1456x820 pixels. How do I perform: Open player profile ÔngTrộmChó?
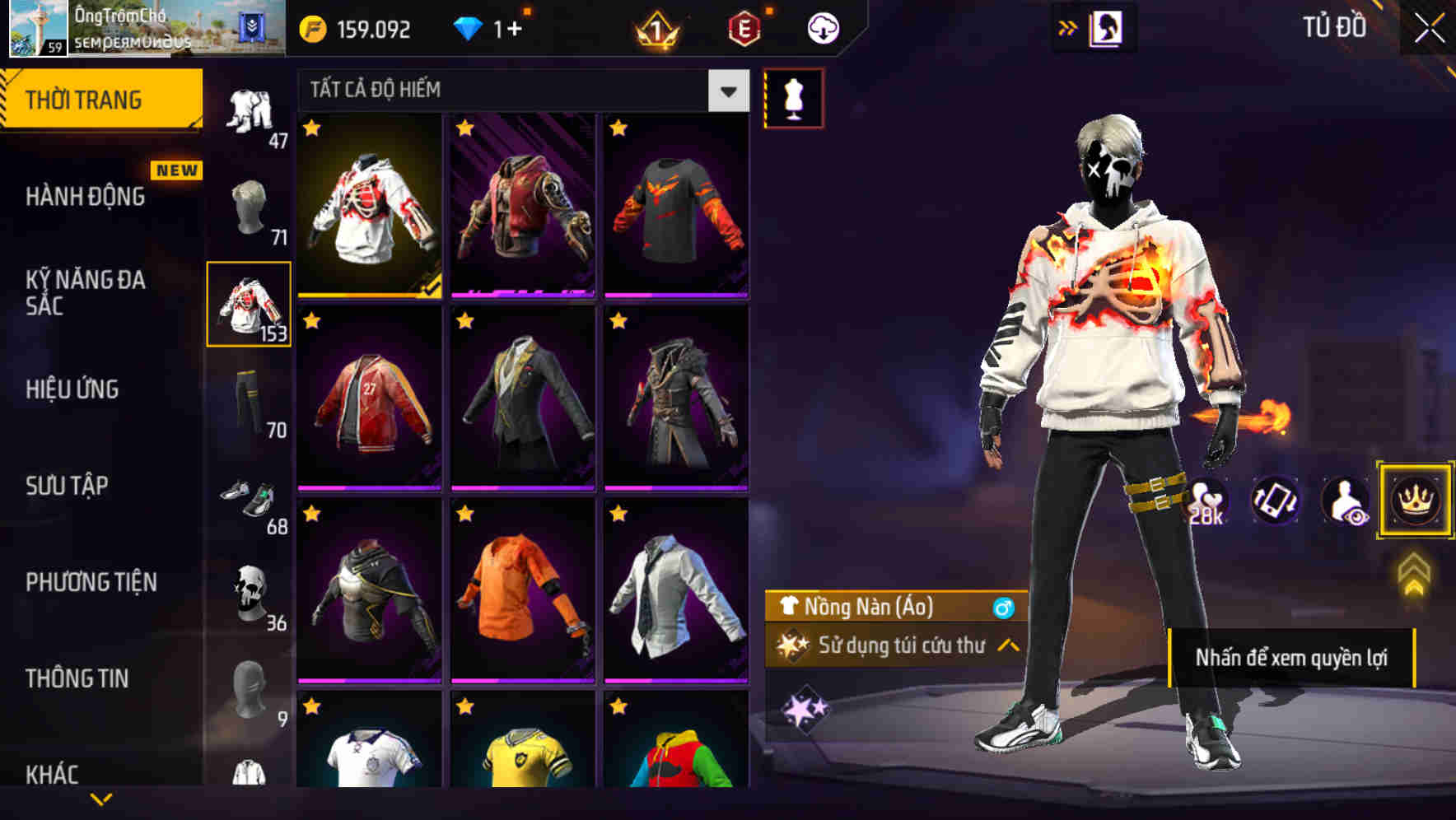115,25
